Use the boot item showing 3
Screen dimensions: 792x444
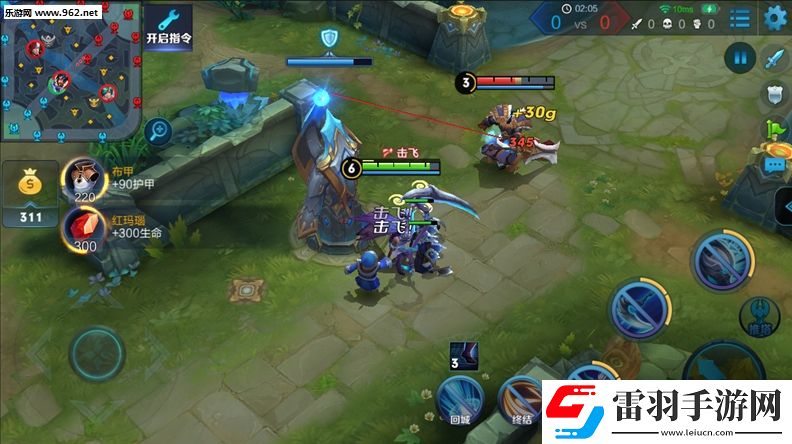[x=463, y=355]
